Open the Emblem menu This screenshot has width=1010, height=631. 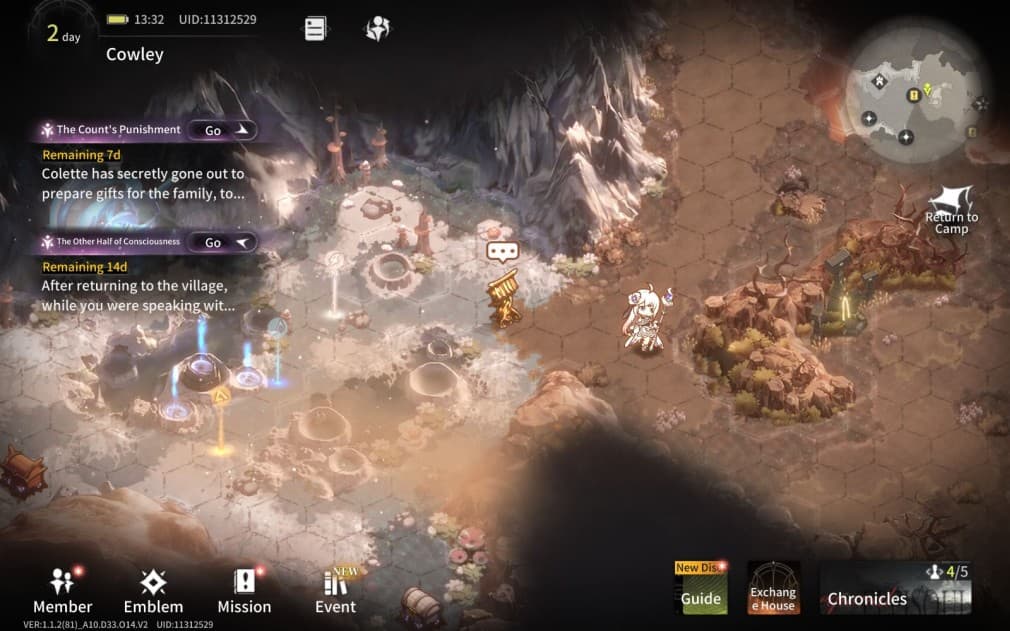coord(153,590)
